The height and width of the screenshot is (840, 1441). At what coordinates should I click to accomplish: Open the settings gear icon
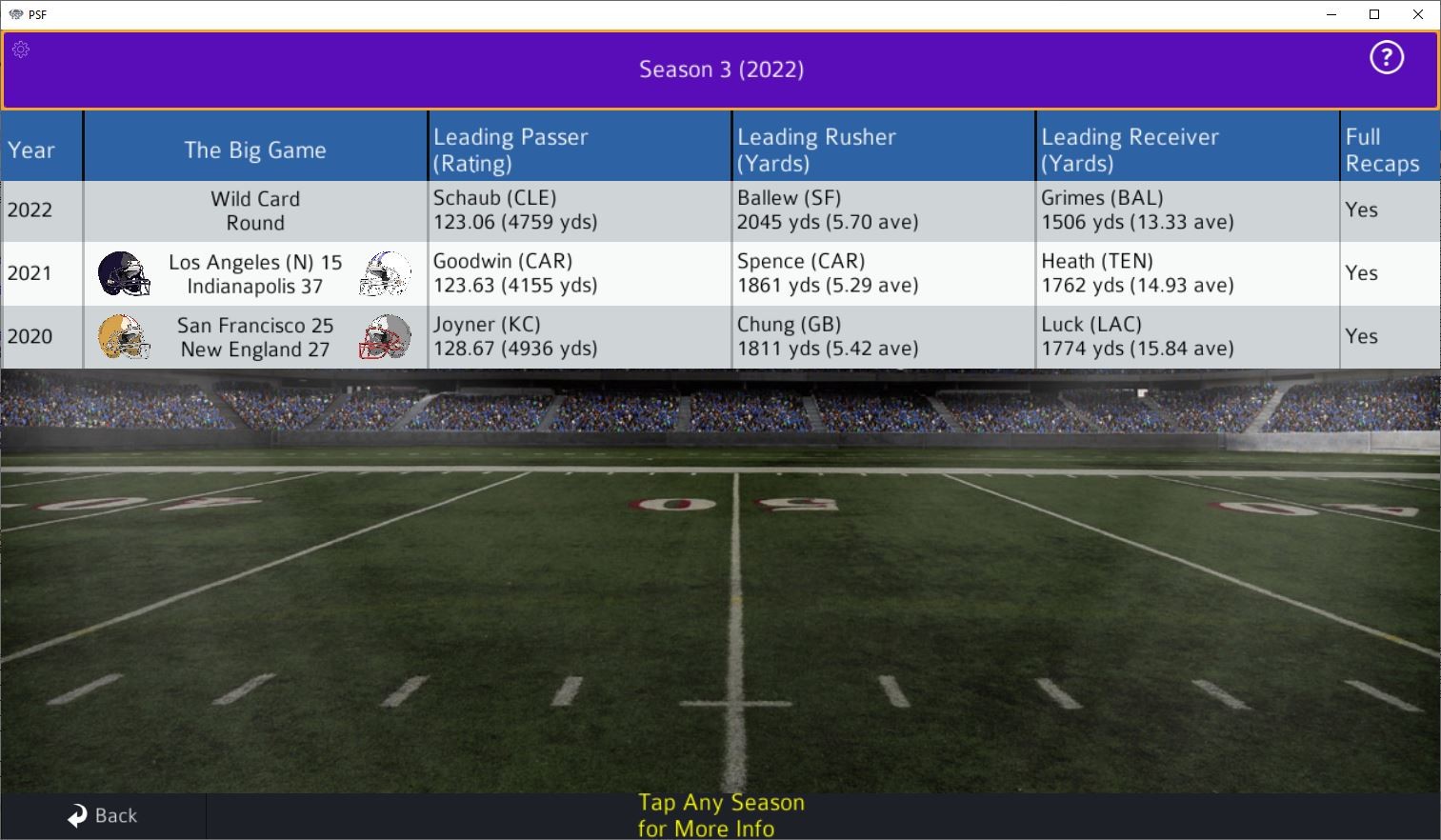point(21,50)
